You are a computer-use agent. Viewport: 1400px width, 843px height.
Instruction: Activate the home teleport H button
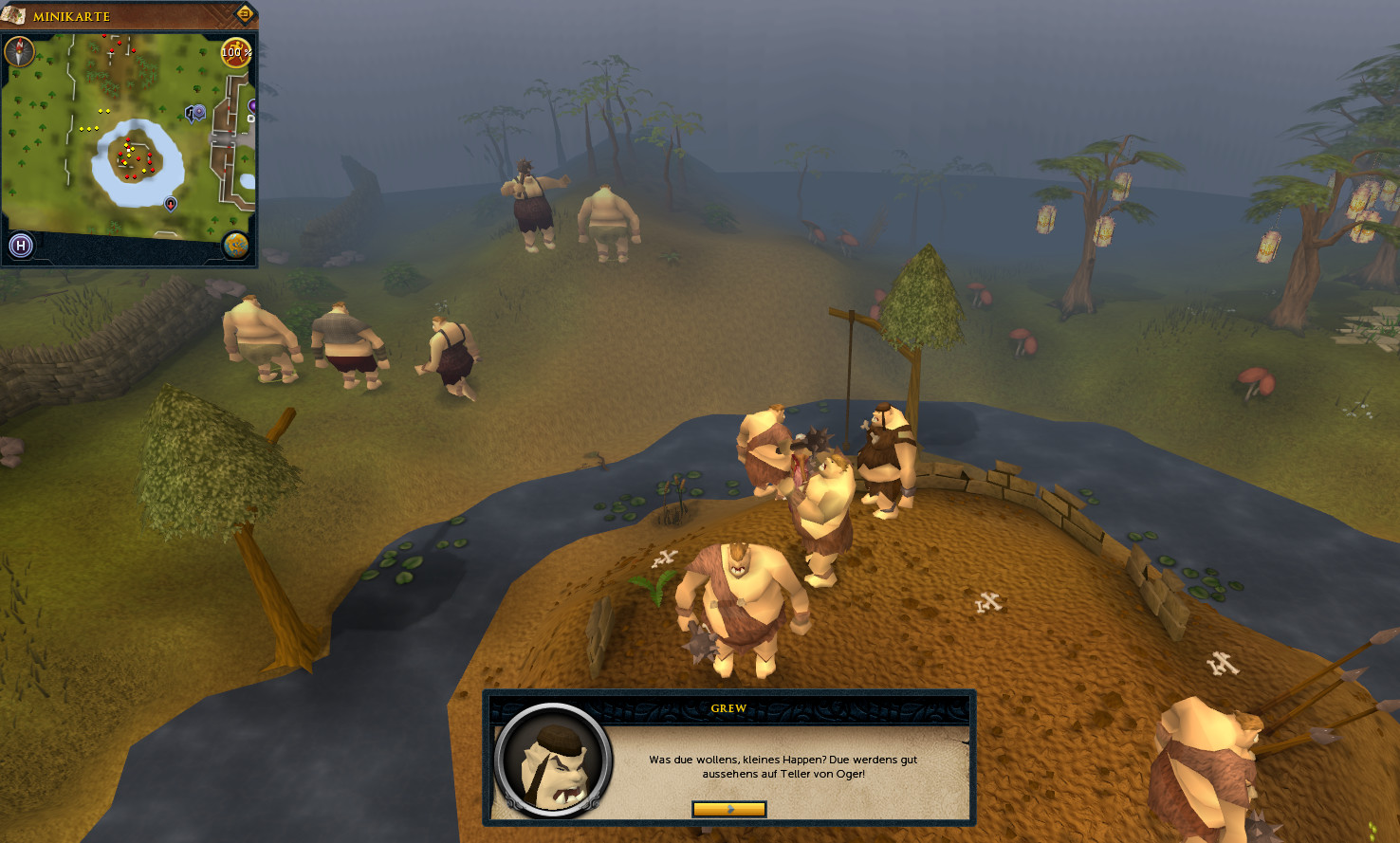(x=21, y=247)
